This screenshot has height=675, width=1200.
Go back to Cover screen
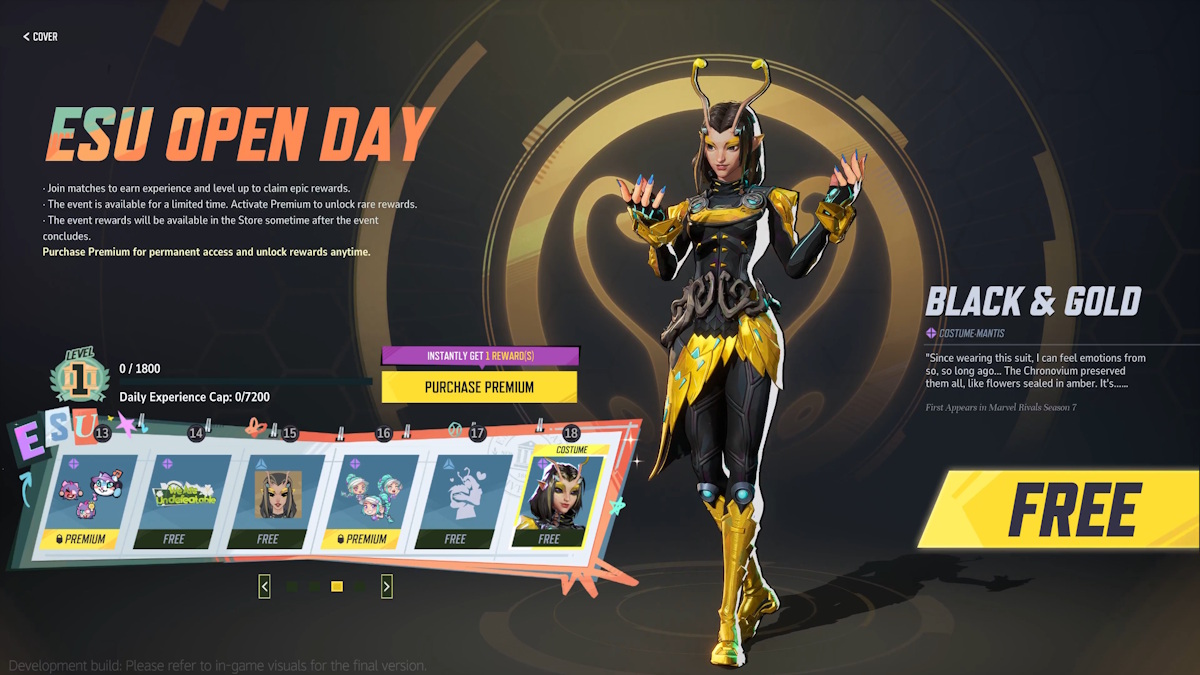40,37
